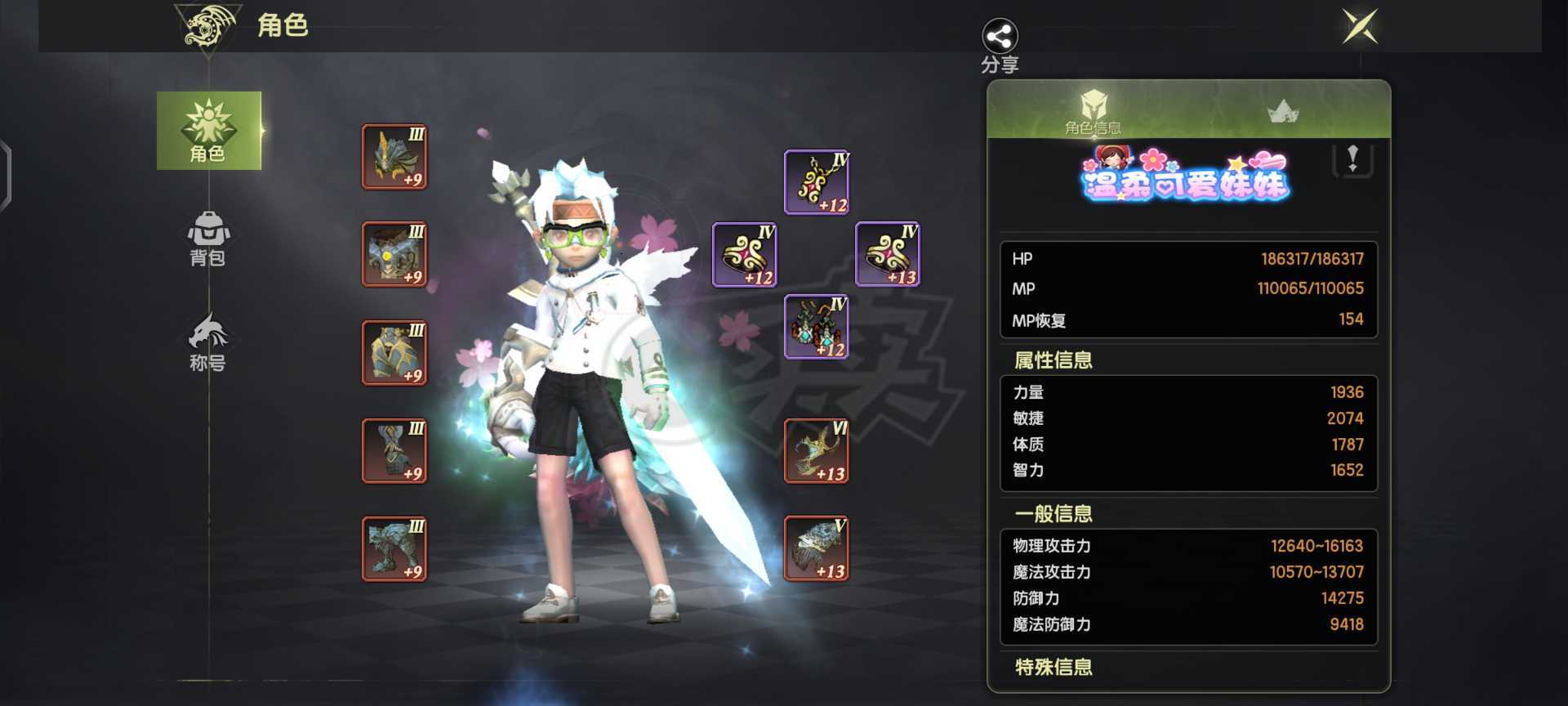Select the 角色 character tab

click(x=209, y=131)
